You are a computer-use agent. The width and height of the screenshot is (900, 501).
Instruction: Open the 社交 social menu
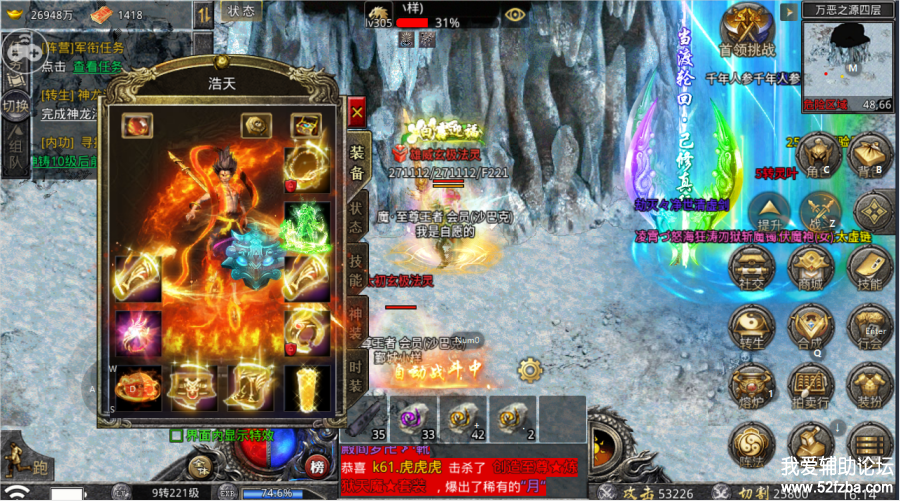tap(752, 269)
